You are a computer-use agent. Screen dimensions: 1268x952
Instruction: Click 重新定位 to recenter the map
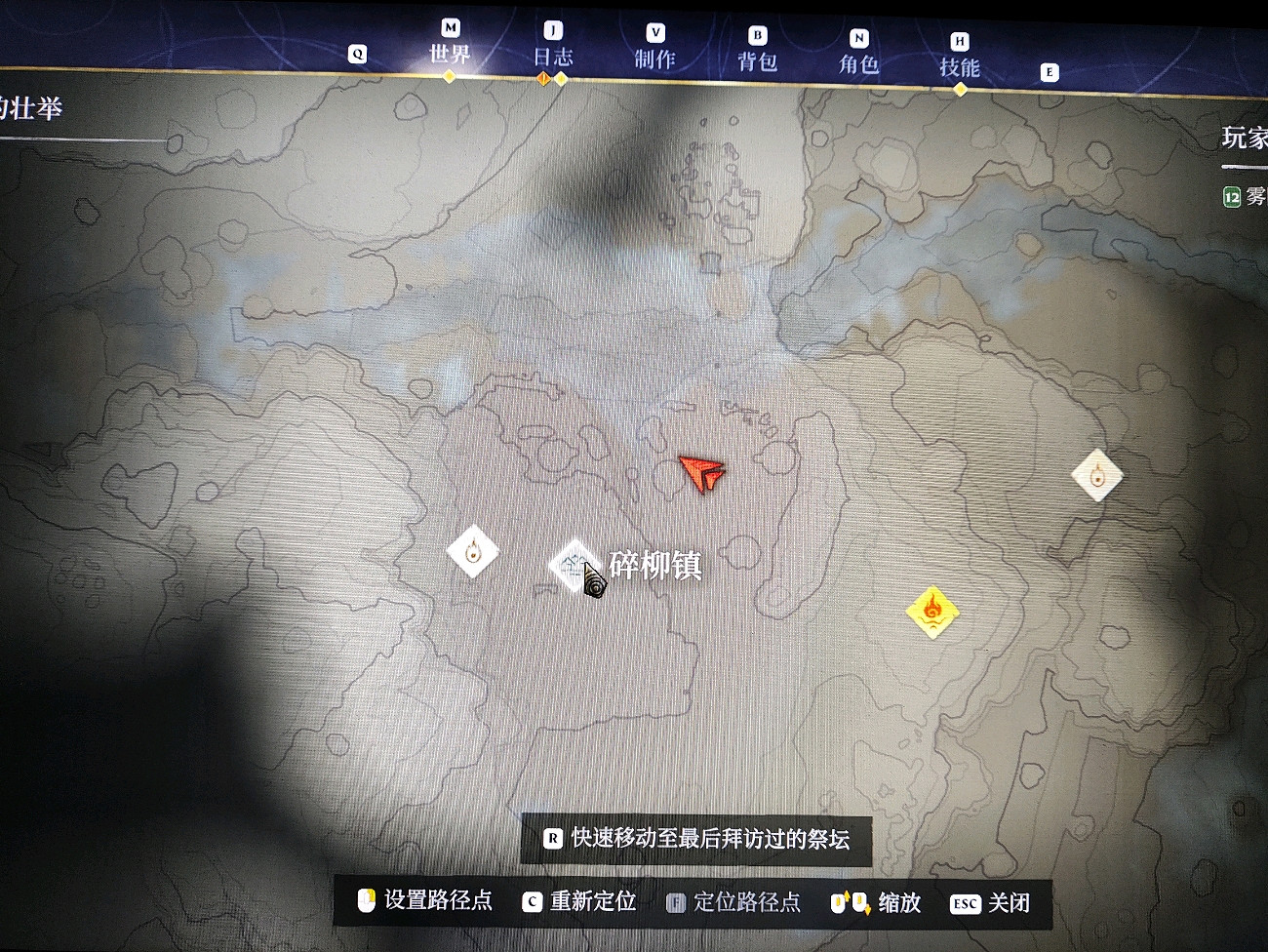[592, 902]
